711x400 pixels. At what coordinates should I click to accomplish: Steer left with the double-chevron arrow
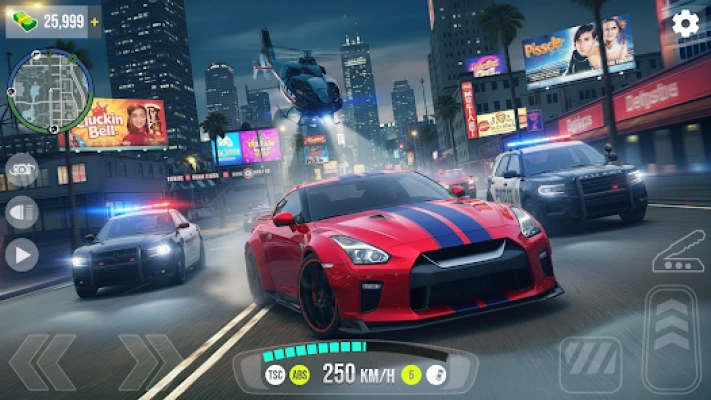43,361
